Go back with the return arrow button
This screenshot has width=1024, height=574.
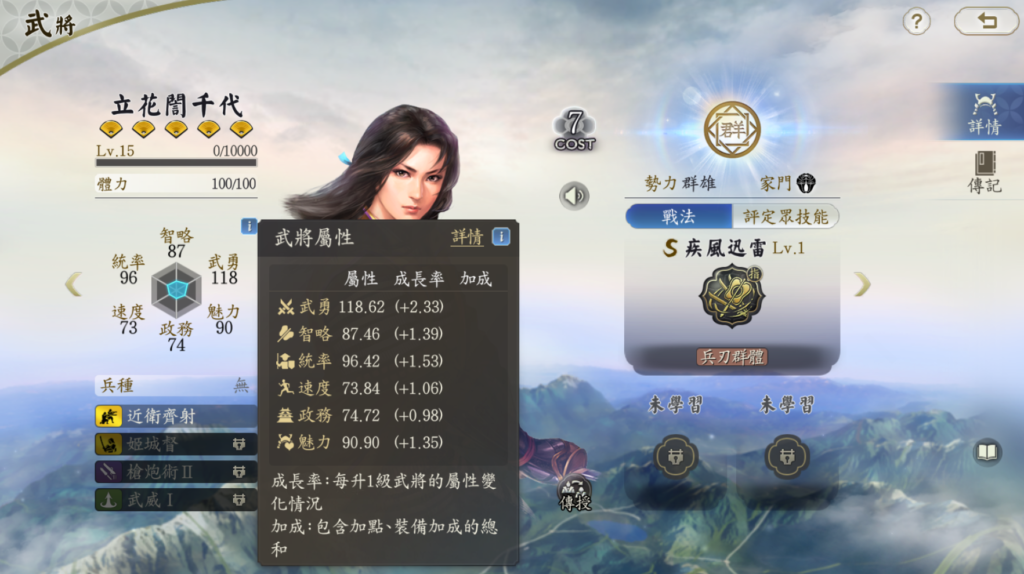pyautogui.click(x=986, y=21)
